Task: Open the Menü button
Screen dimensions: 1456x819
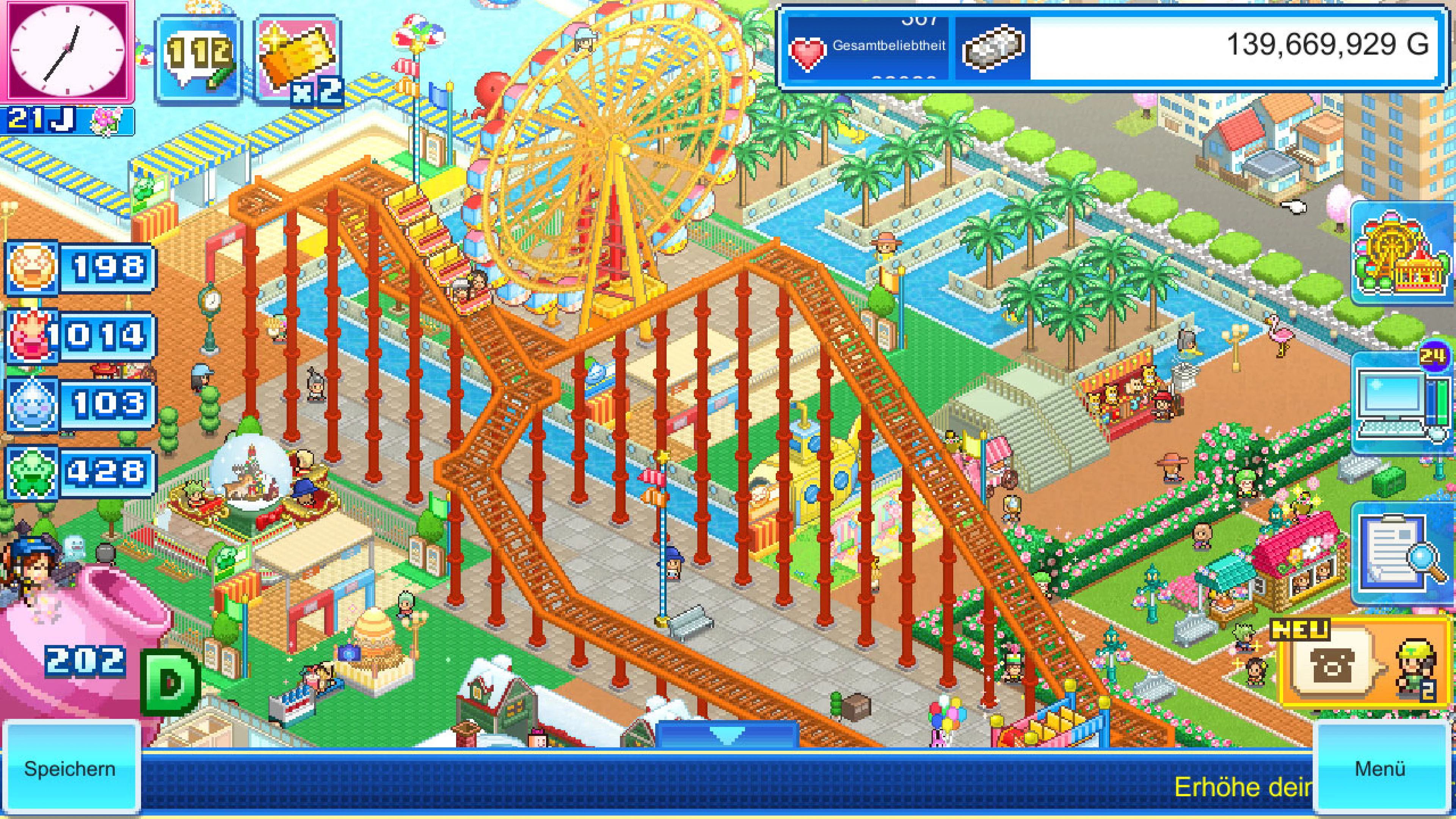Action: click(1380, 768)
